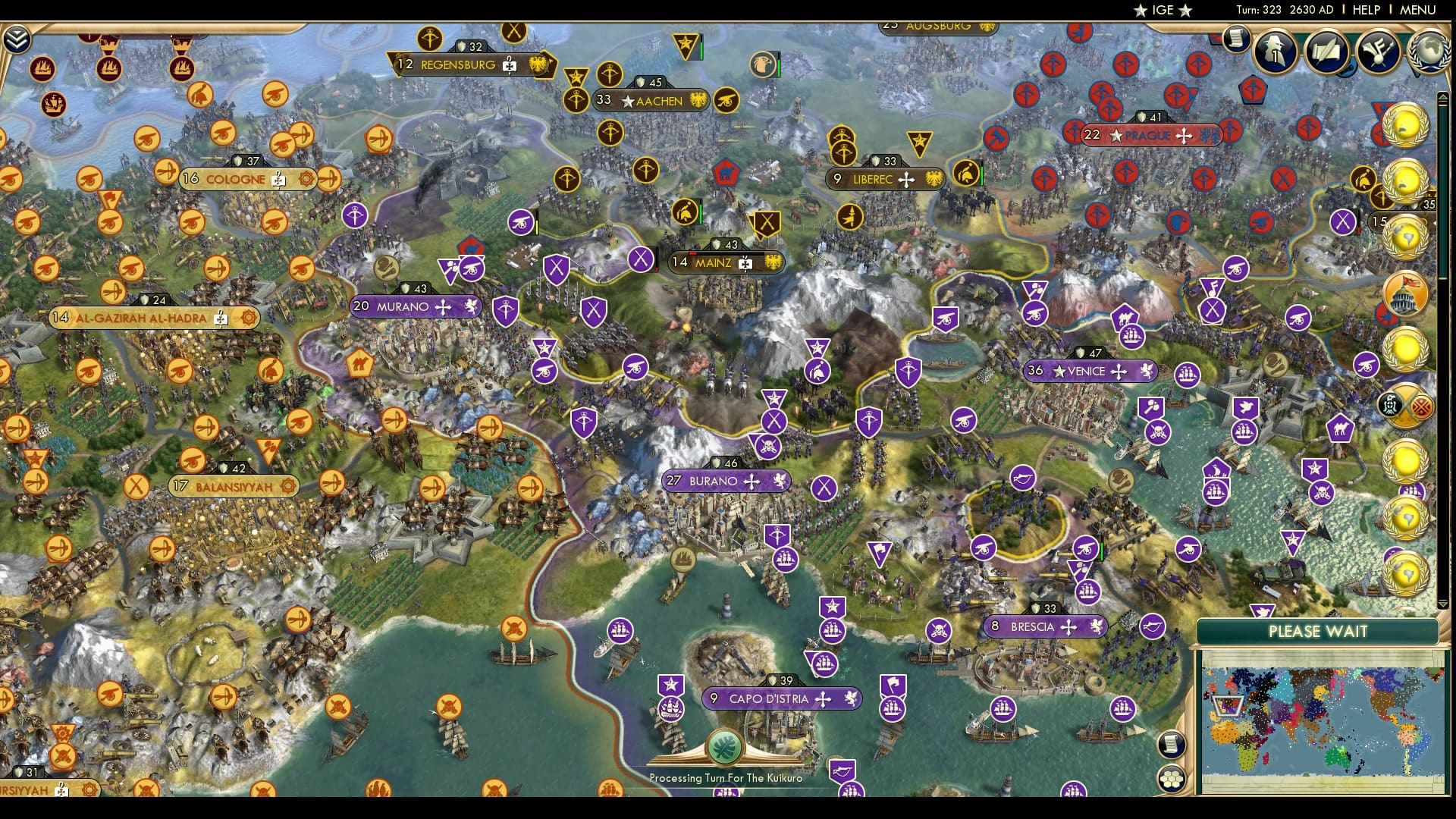Screen dimensions: 1456x819
Task: Click Australia on the minimap
Action: pos(1338,758)
